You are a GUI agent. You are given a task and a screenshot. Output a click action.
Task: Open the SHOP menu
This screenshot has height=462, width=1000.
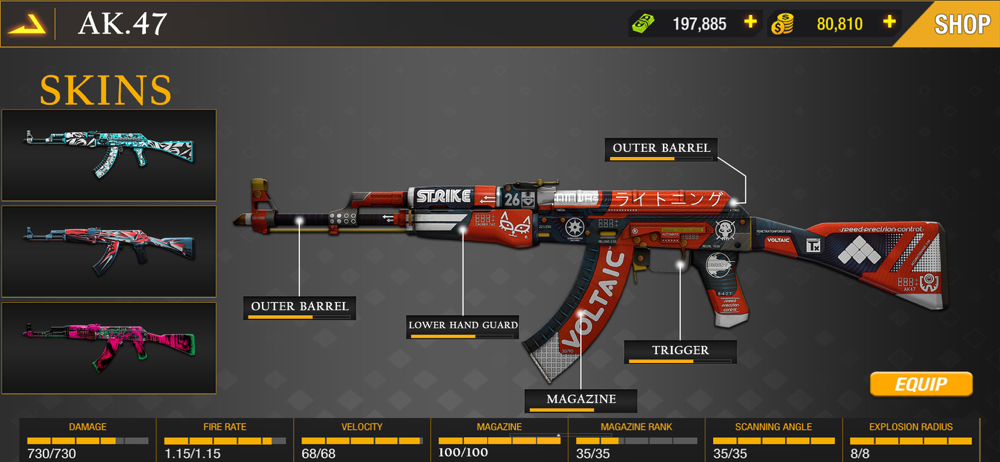click(961, 24)
